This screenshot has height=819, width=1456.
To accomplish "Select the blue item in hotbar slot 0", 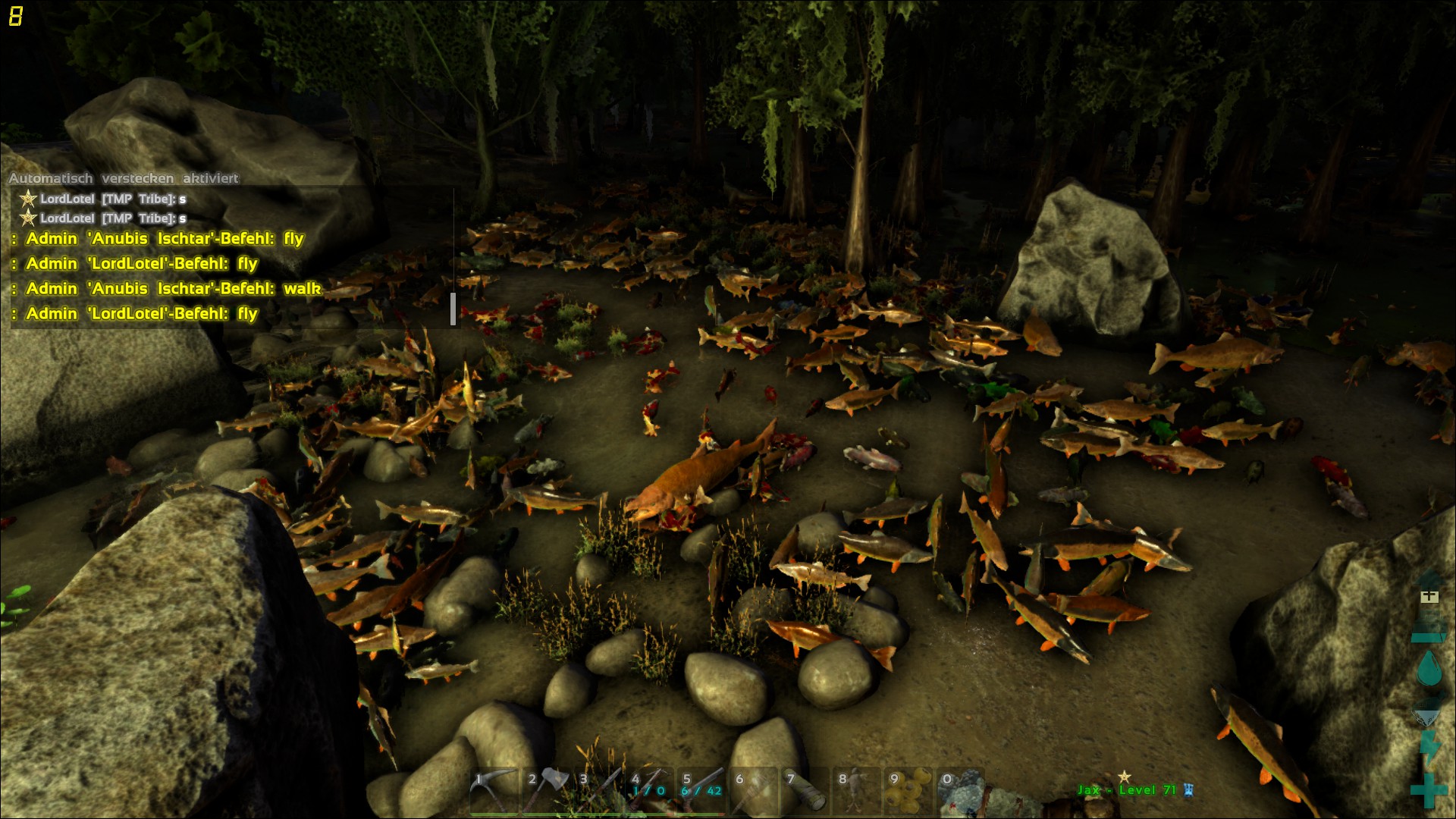I will pos(961,791).
